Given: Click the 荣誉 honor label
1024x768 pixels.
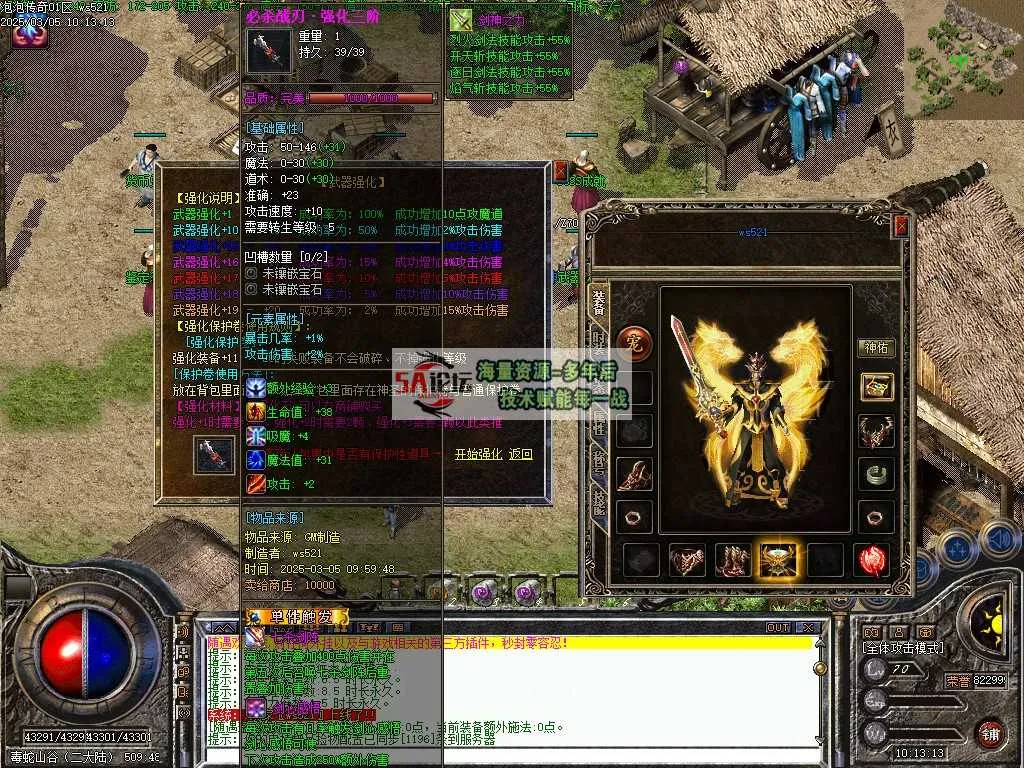Looking at the screenshot, I should 958,681.
